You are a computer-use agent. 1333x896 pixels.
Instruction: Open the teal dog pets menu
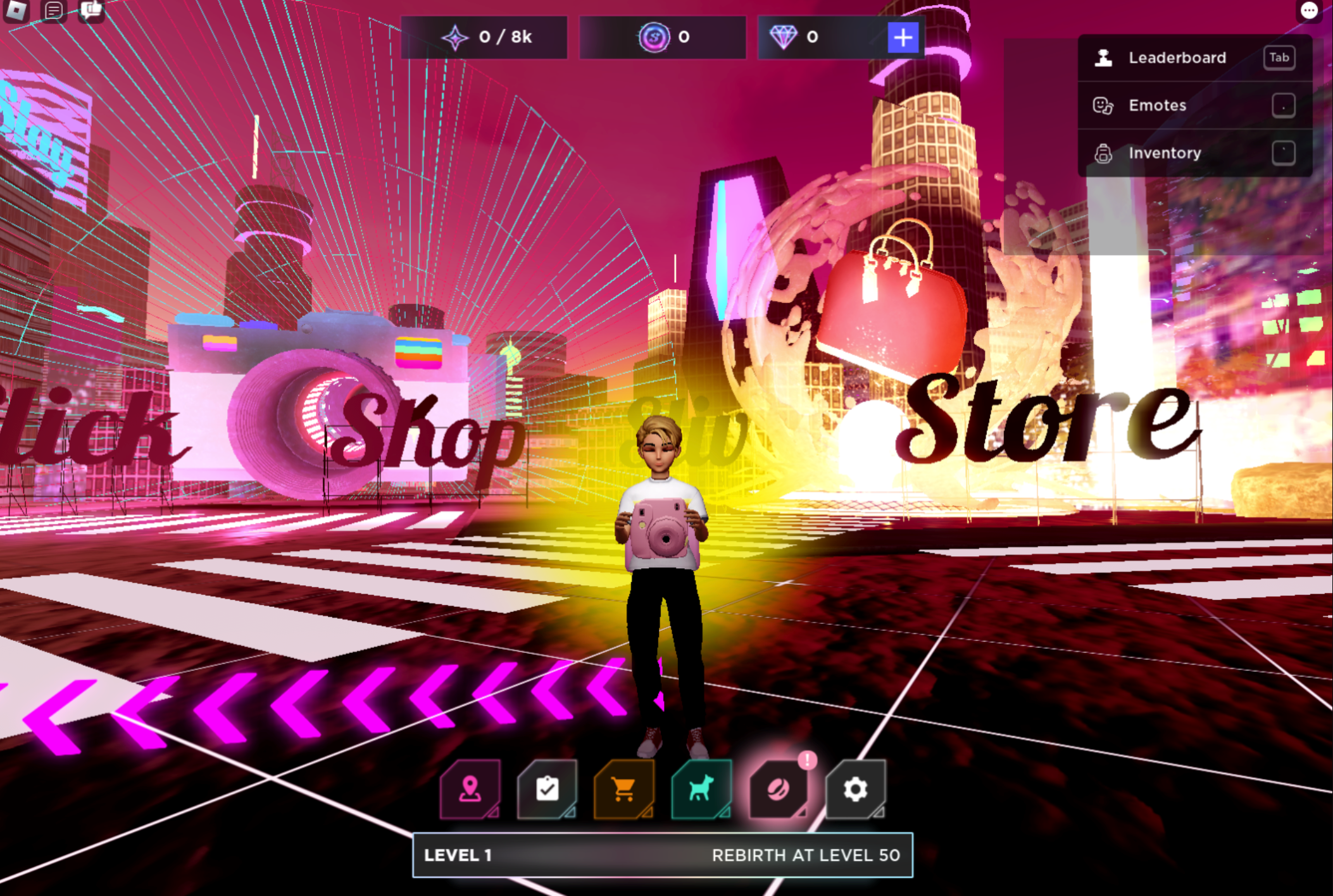pyautogui.click(x=701, y=789)
